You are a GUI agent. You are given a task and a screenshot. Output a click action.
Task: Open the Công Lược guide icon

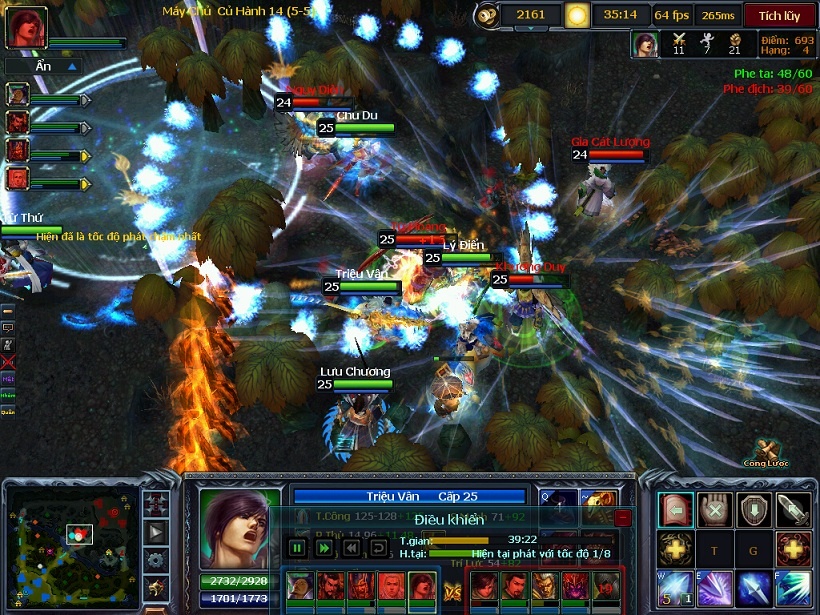(767, 451)
